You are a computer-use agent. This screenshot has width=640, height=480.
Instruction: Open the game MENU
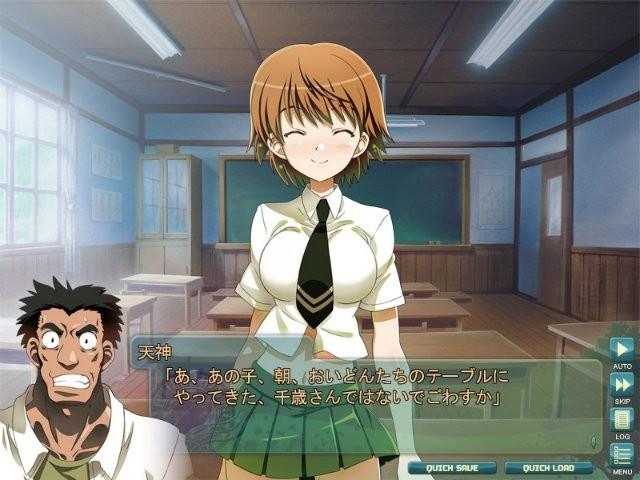coord(622,454)
